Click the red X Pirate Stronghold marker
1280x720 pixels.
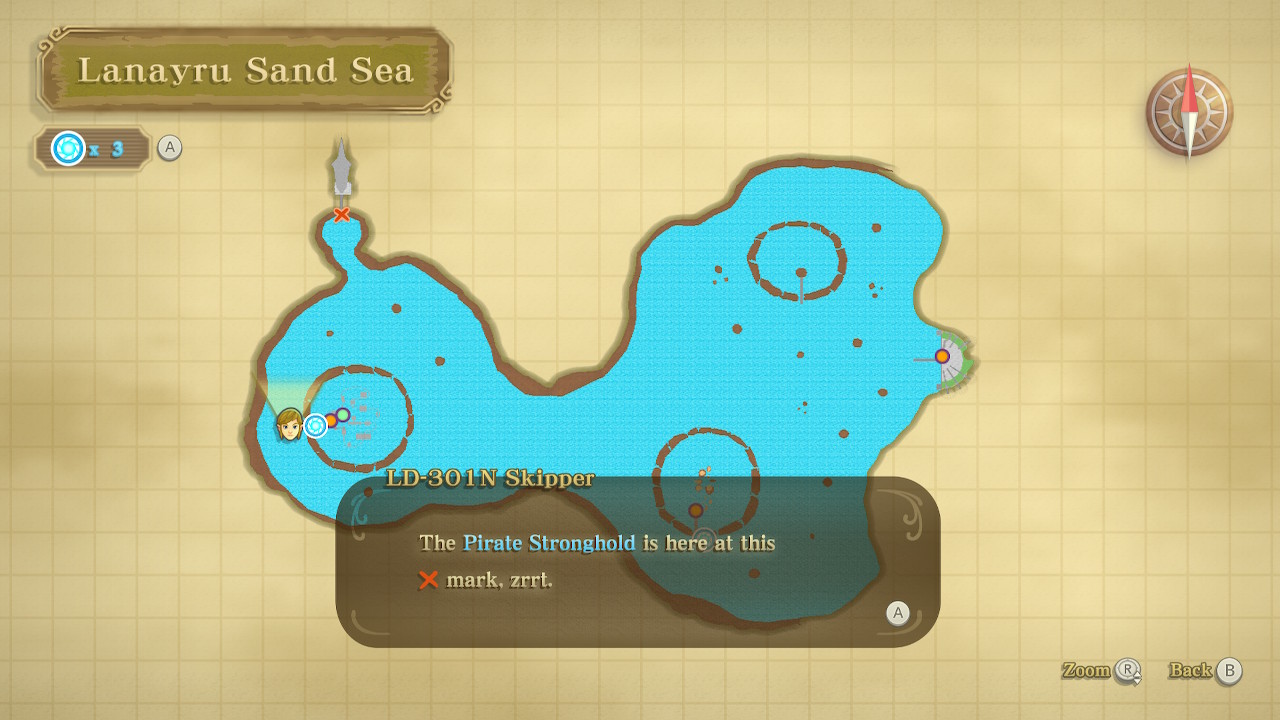342,215
